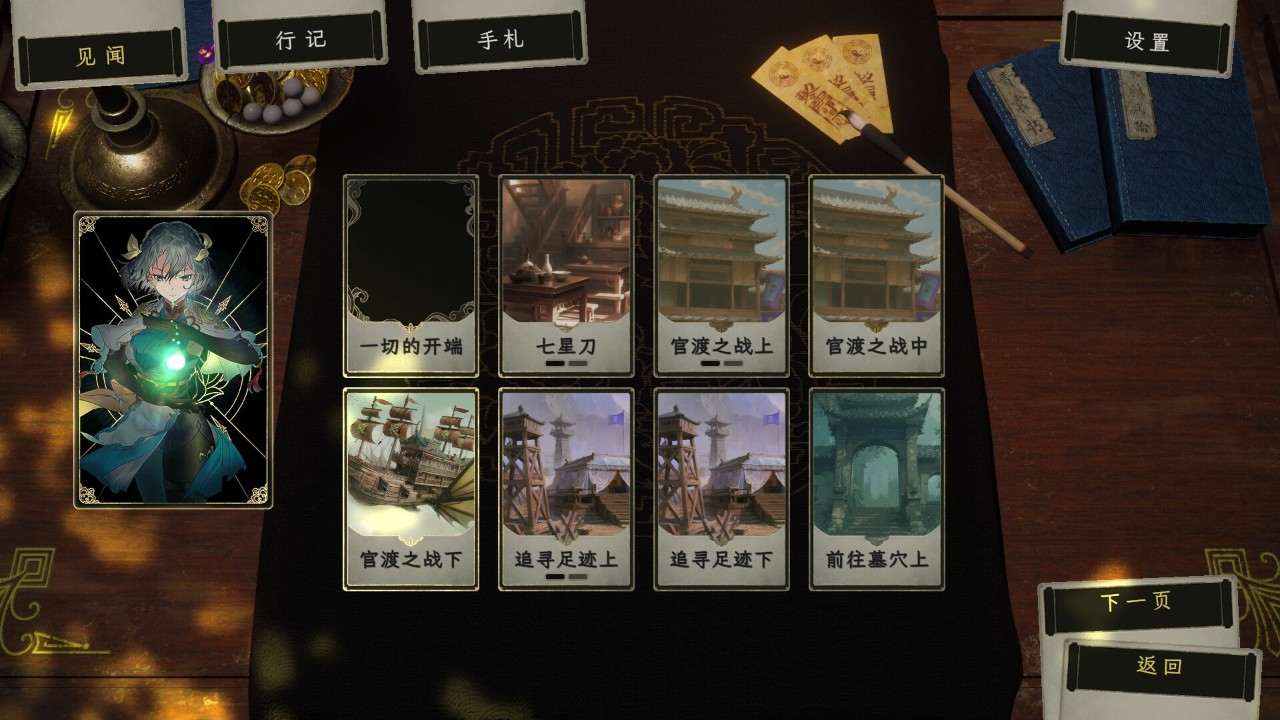Open the 七星刀 chapter card
Image resolution: width=1280 pixels, height=720 pixels.
[x=565, y=274]
